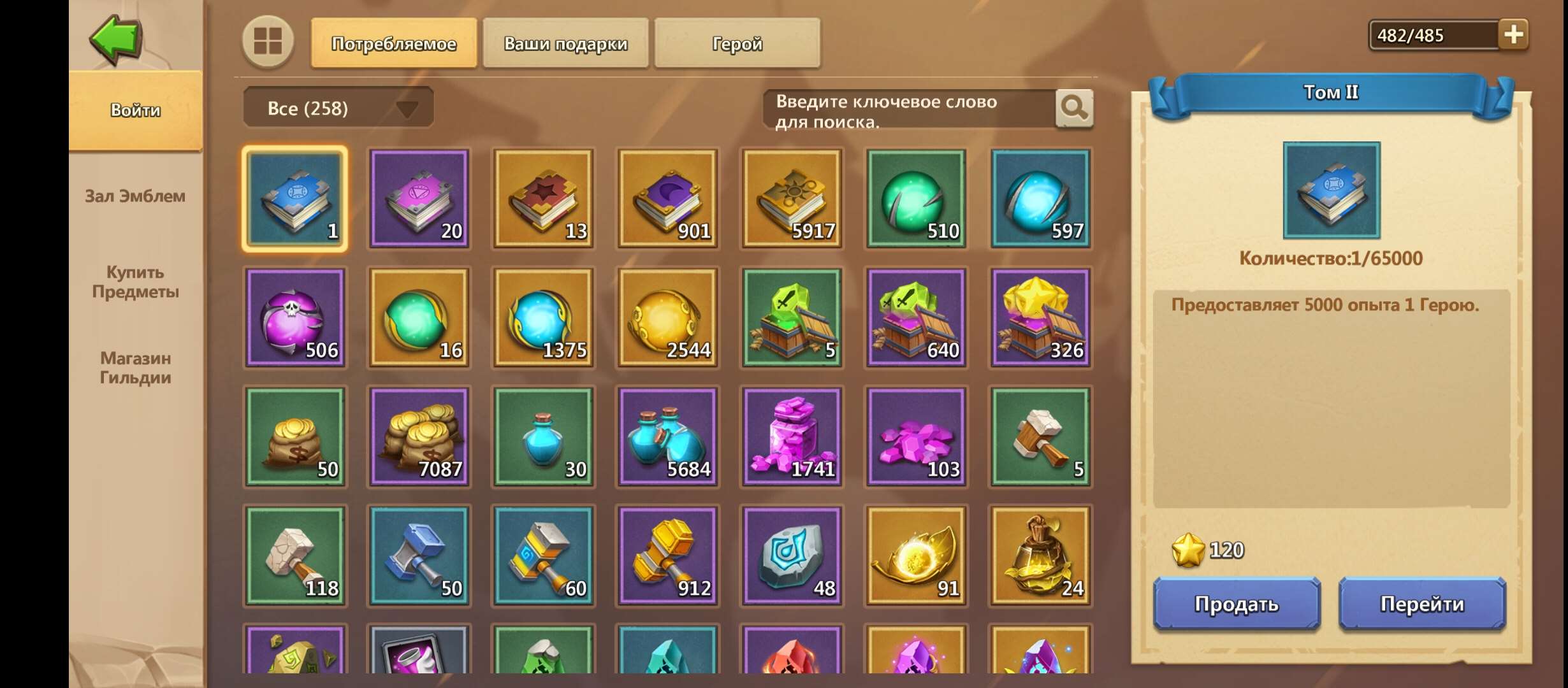
Task: Open the purple gem pack of 1741
Action: (792, 436)
